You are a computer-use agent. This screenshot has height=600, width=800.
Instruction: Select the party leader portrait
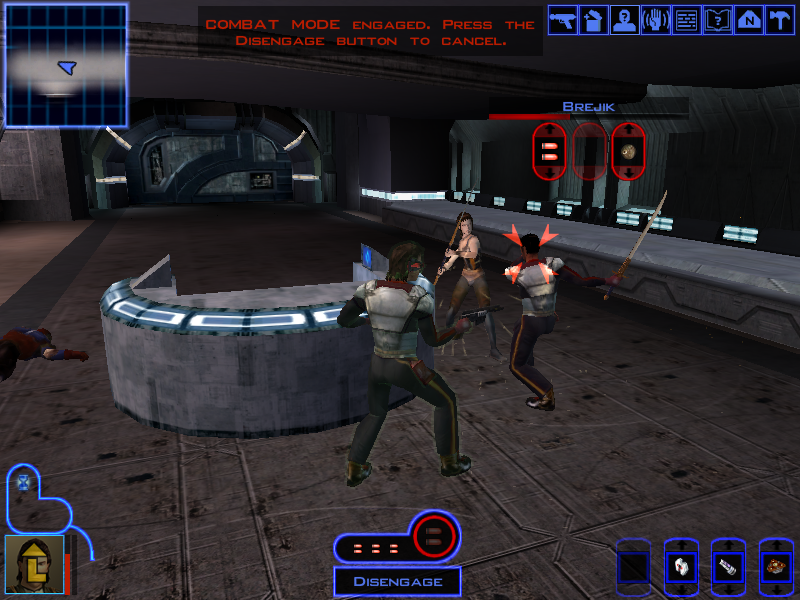pos(33,564)
